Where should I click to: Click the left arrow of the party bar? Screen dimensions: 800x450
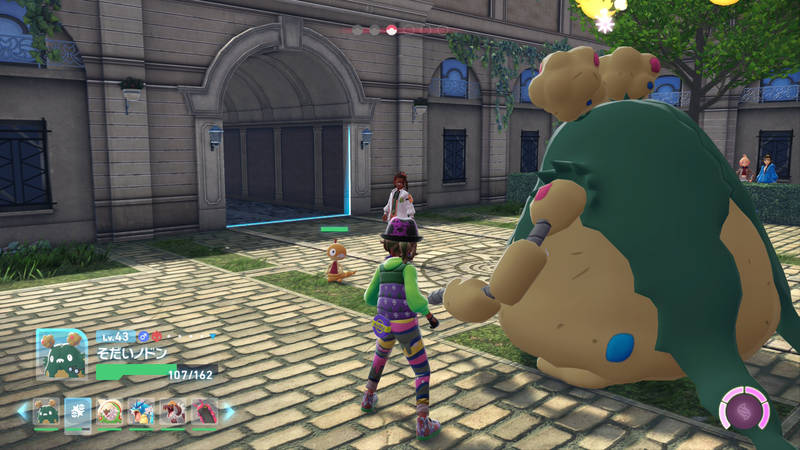(23, 412)
